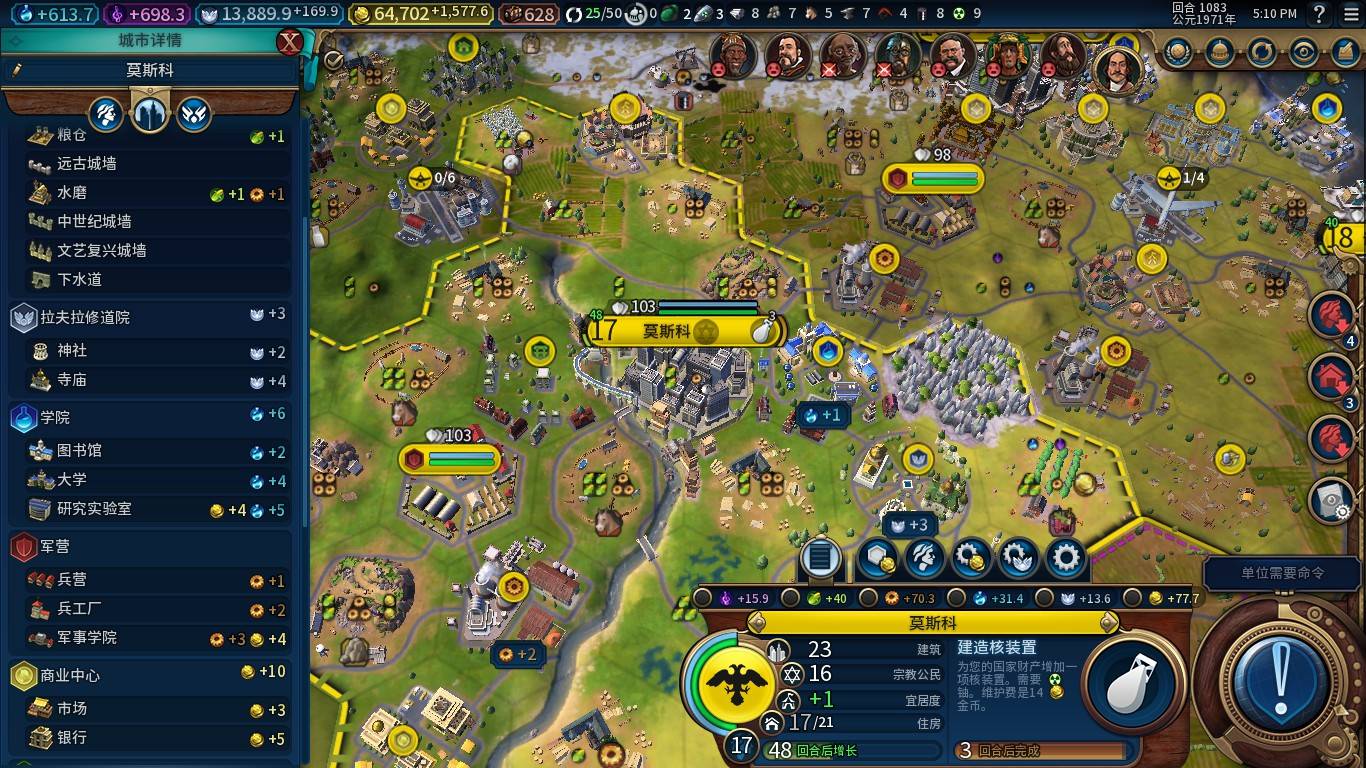Click the 单位需要命令 notification banner
The height and width of the screenshot is (768, 1366).
[1283, 573]
